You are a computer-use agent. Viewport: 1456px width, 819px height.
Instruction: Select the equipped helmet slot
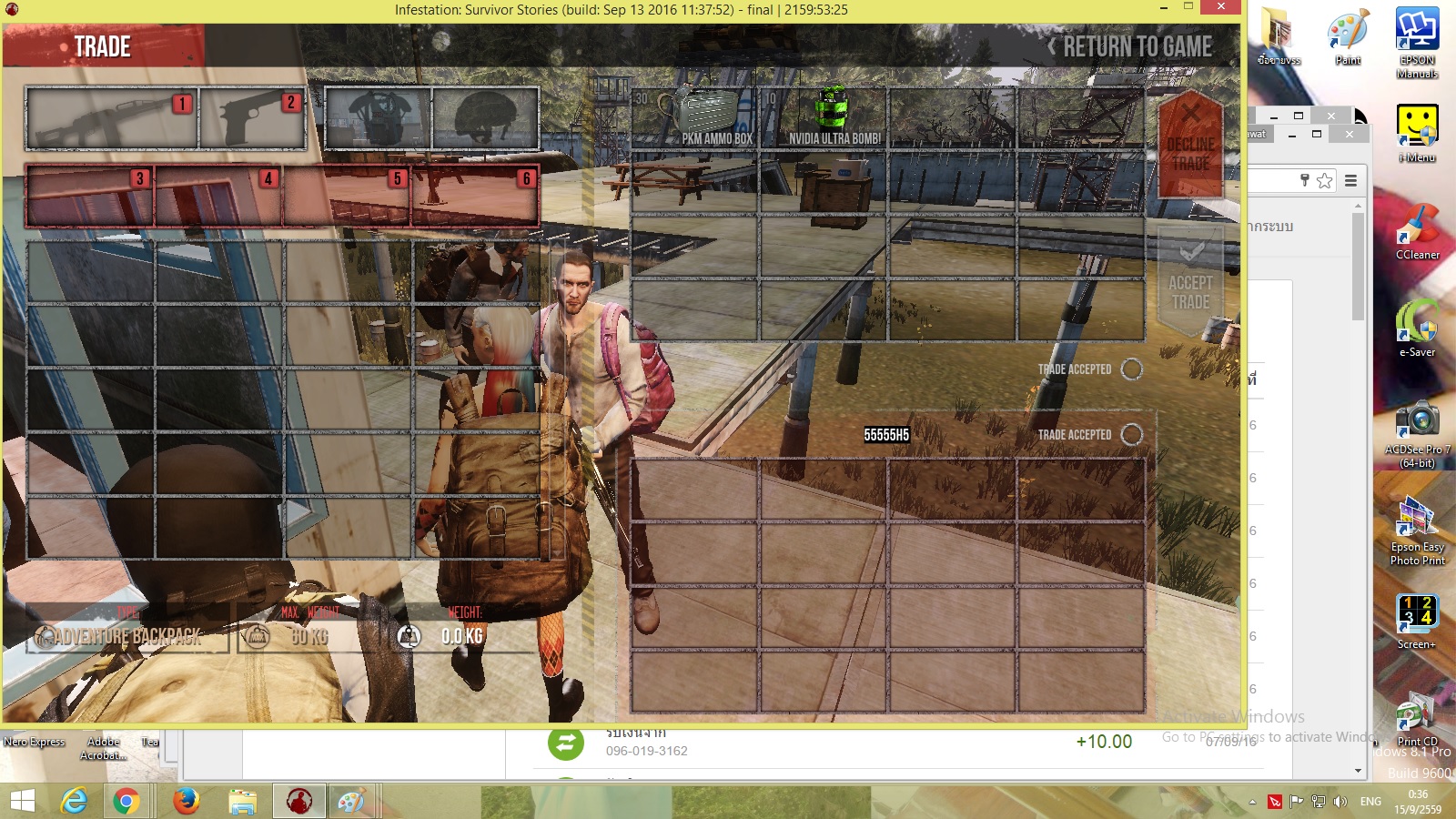pos(486,118)
